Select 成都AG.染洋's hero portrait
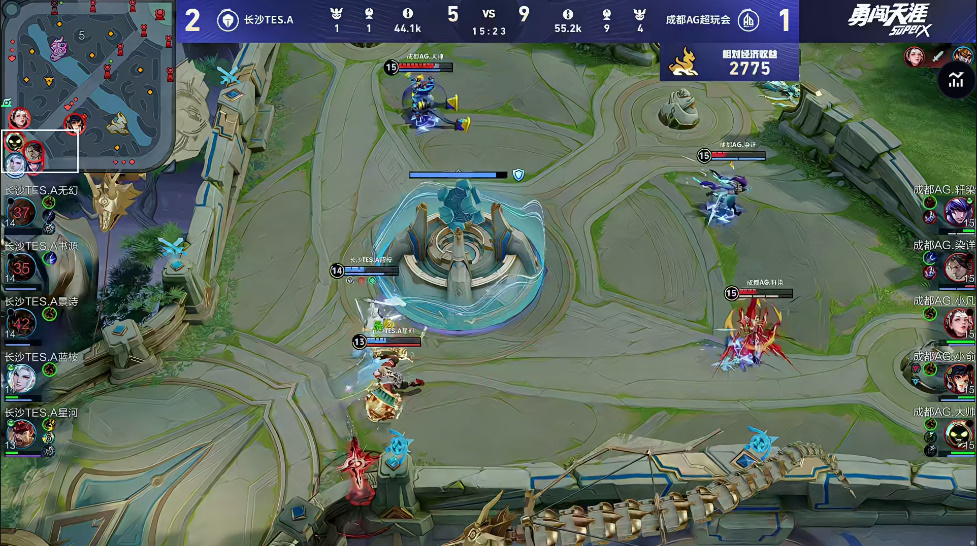The image size is (977, 546). 957,266
